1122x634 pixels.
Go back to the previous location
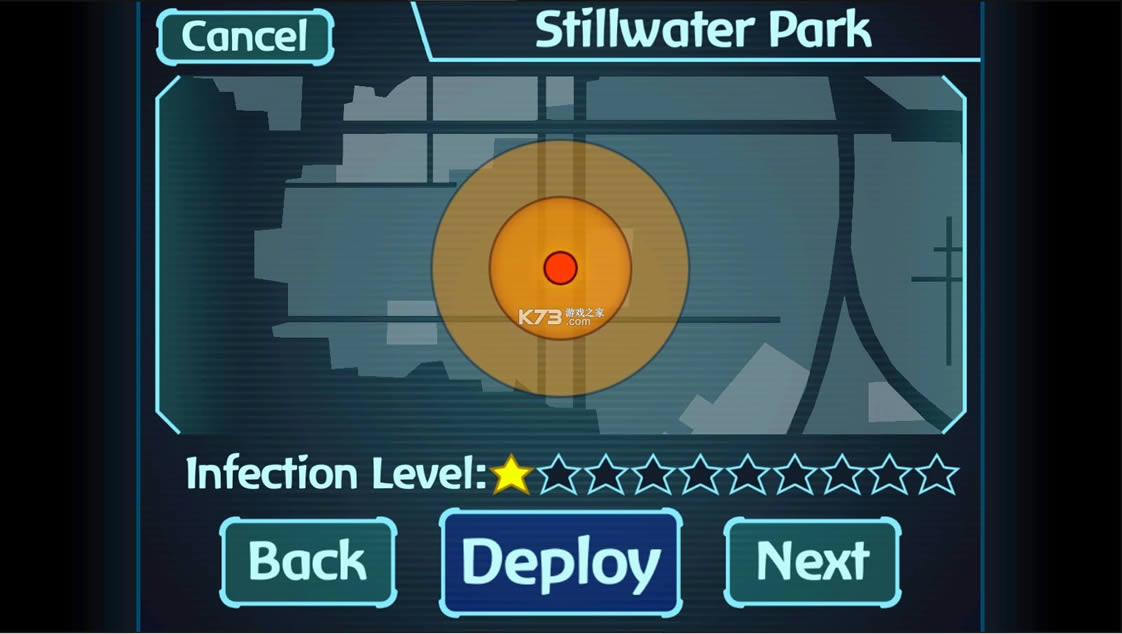pyautogui.click(x=308, y=561)
